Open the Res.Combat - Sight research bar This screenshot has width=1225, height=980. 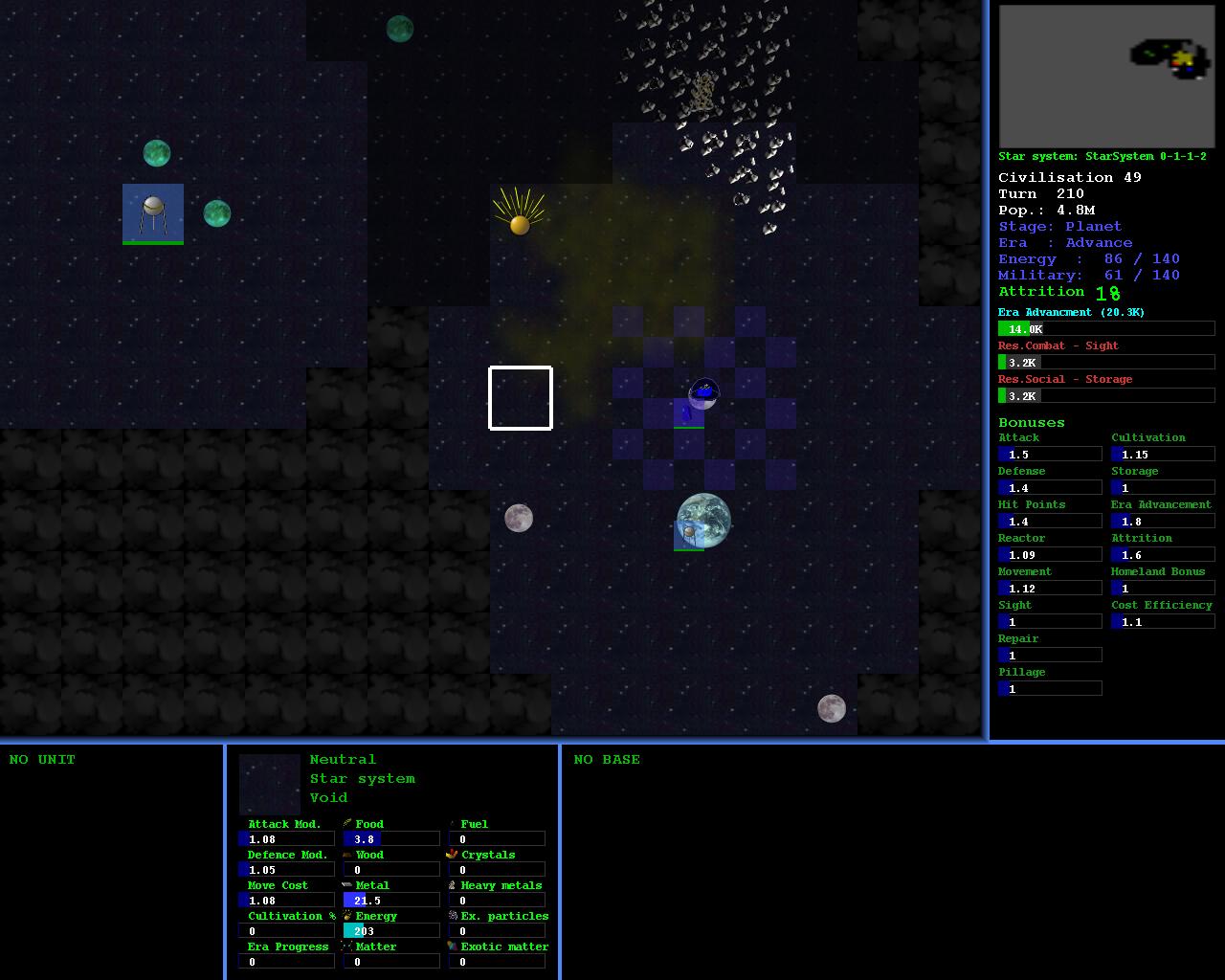click(x=1106, y=363)
